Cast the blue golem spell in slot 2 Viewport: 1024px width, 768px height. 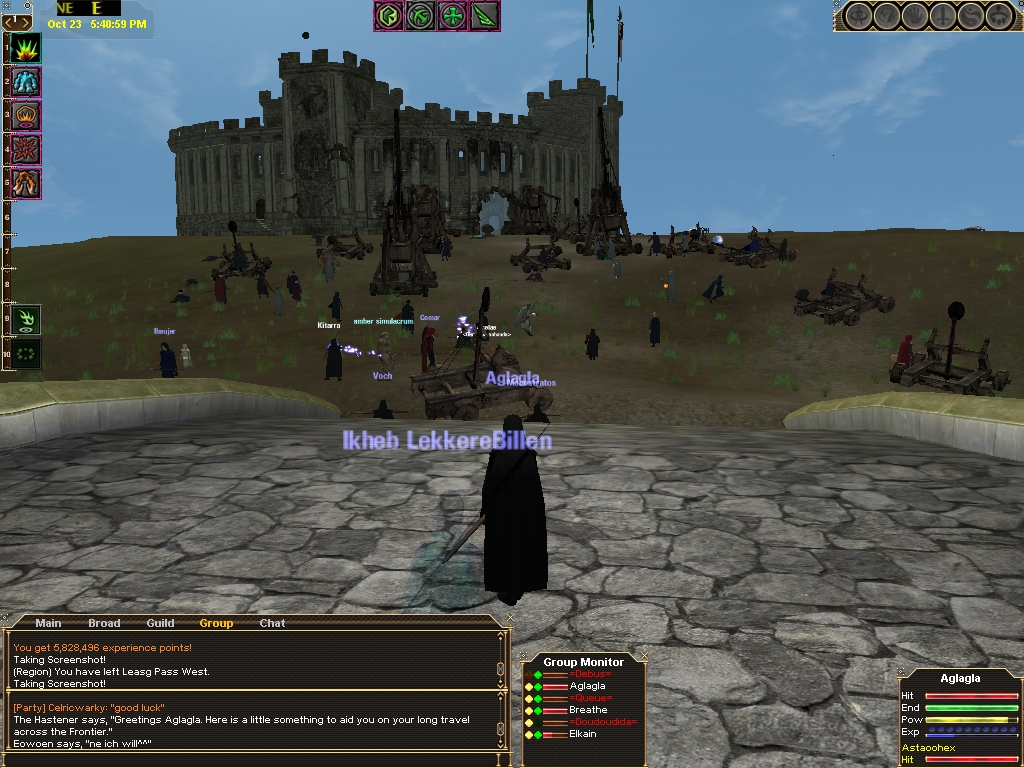(x=26, y=82)
